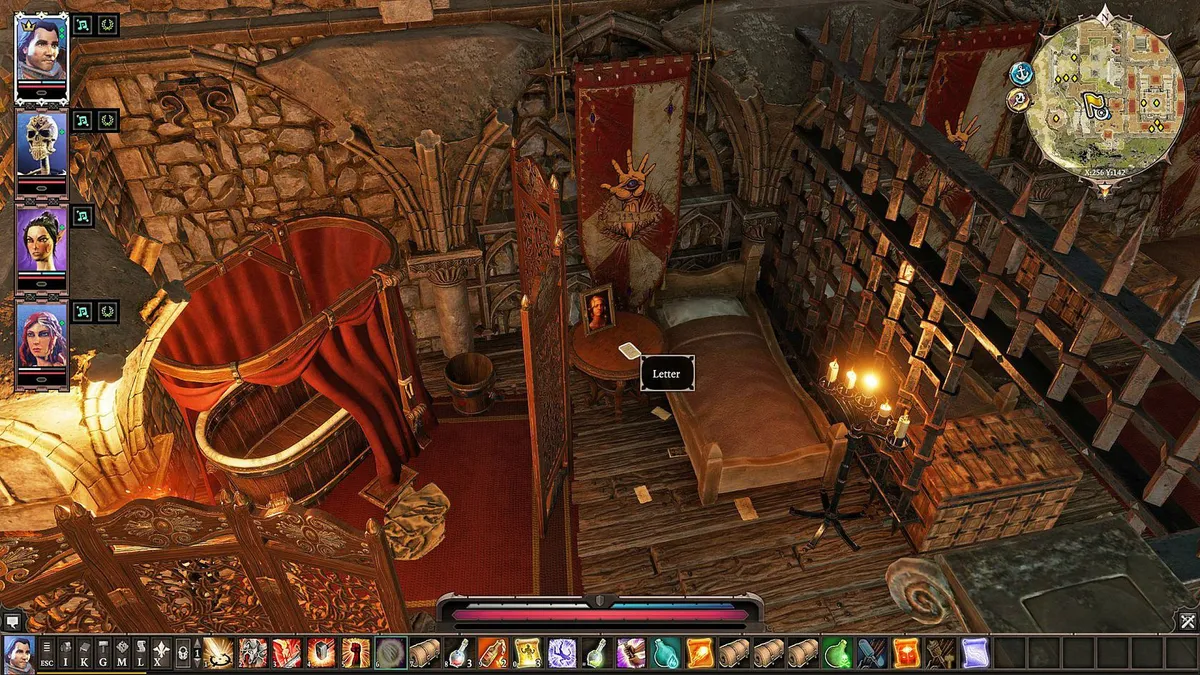
Task: Open crafting with the hammer G button
Action: (x=102, y=654)
